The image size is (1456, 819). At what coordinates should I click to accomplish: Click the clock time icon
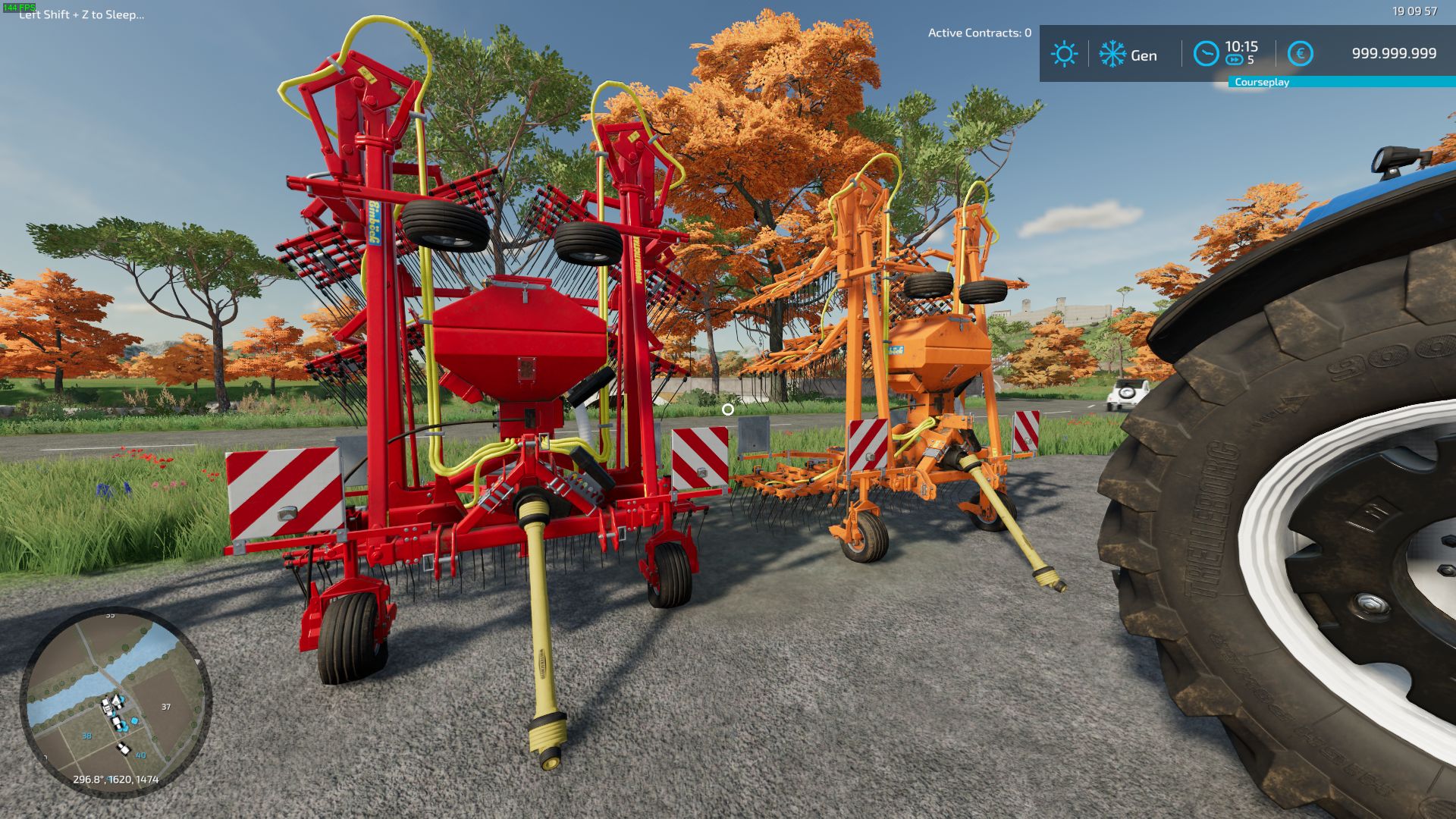1206,53
